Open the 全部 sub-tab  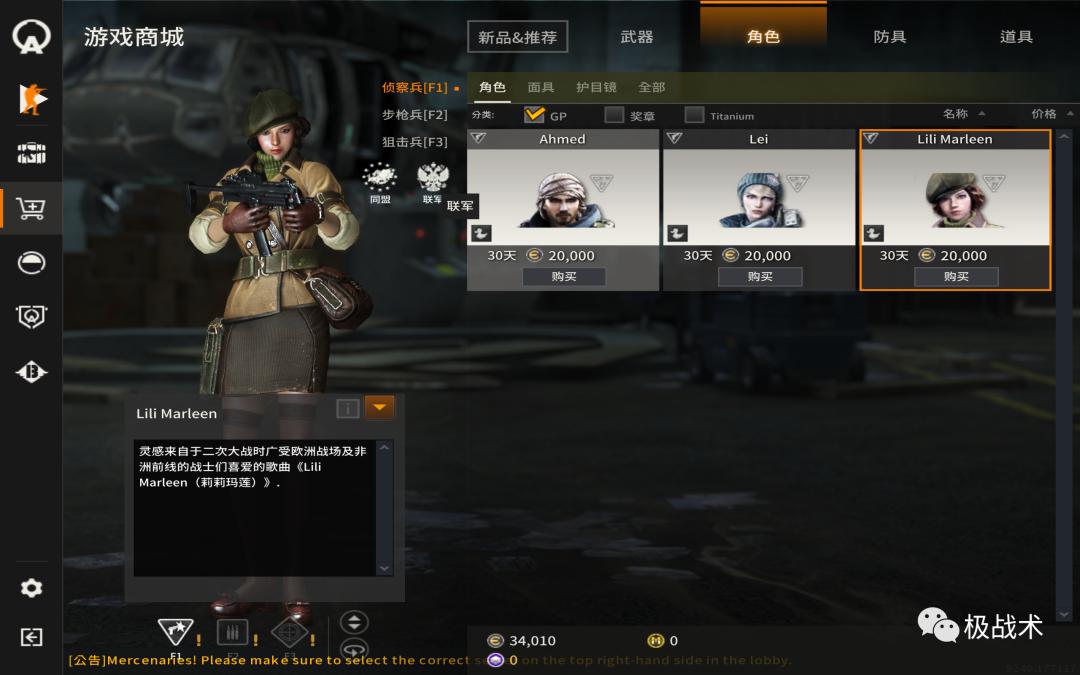pyautogui.click(x=651, y=87)
